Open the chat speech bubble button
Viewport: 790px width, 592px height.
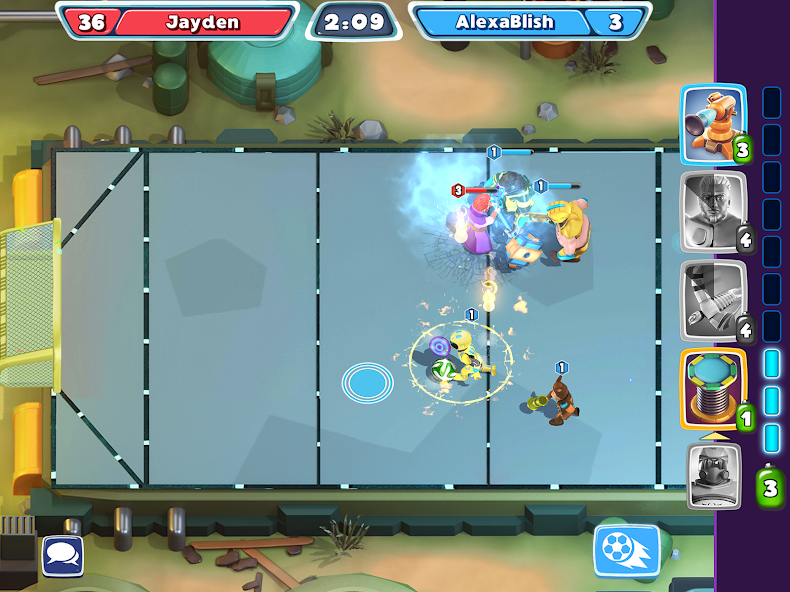pyautogui.click(x=63, y=556)
